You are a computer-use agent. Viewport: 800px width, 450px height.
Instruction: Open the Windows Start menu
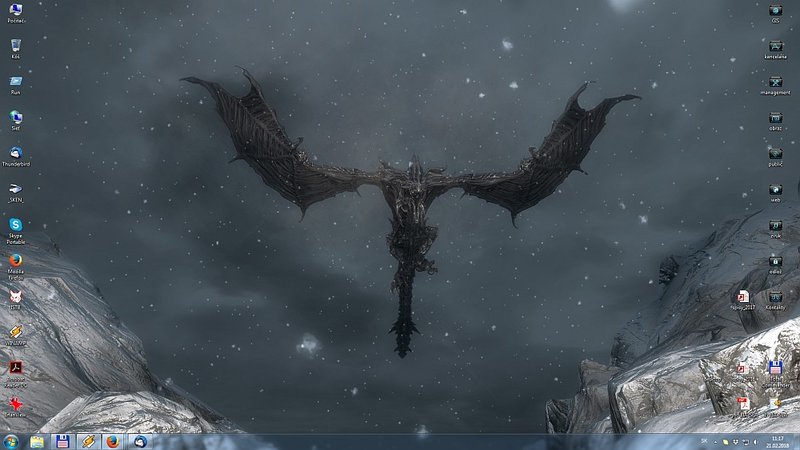click(x=11, y=441)
